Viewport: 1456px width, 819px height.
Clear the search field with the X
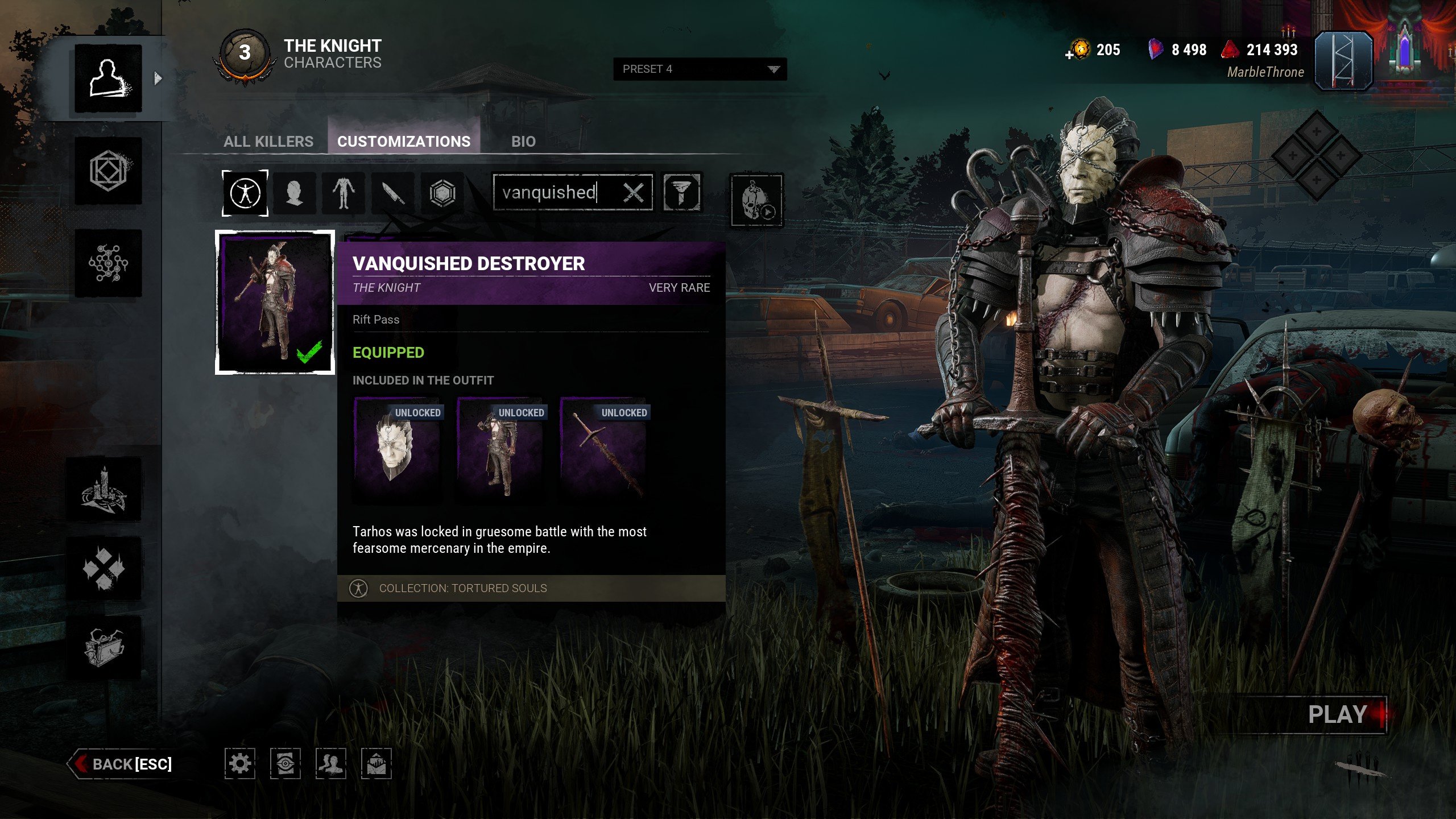pos(633,193)
